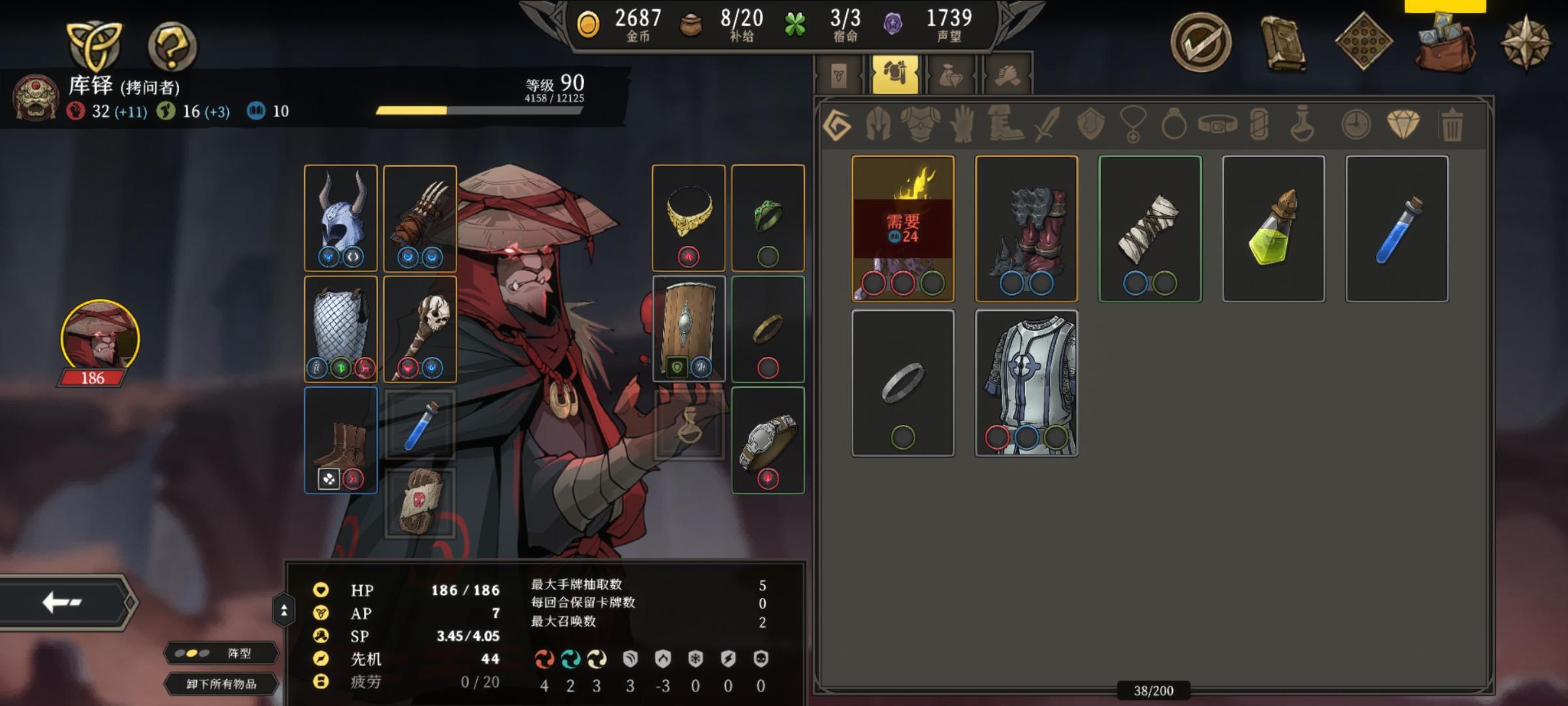The image size is (1568, 706).
Task: Choose the silver-buckled belt slot
Action: coord(768,439)
